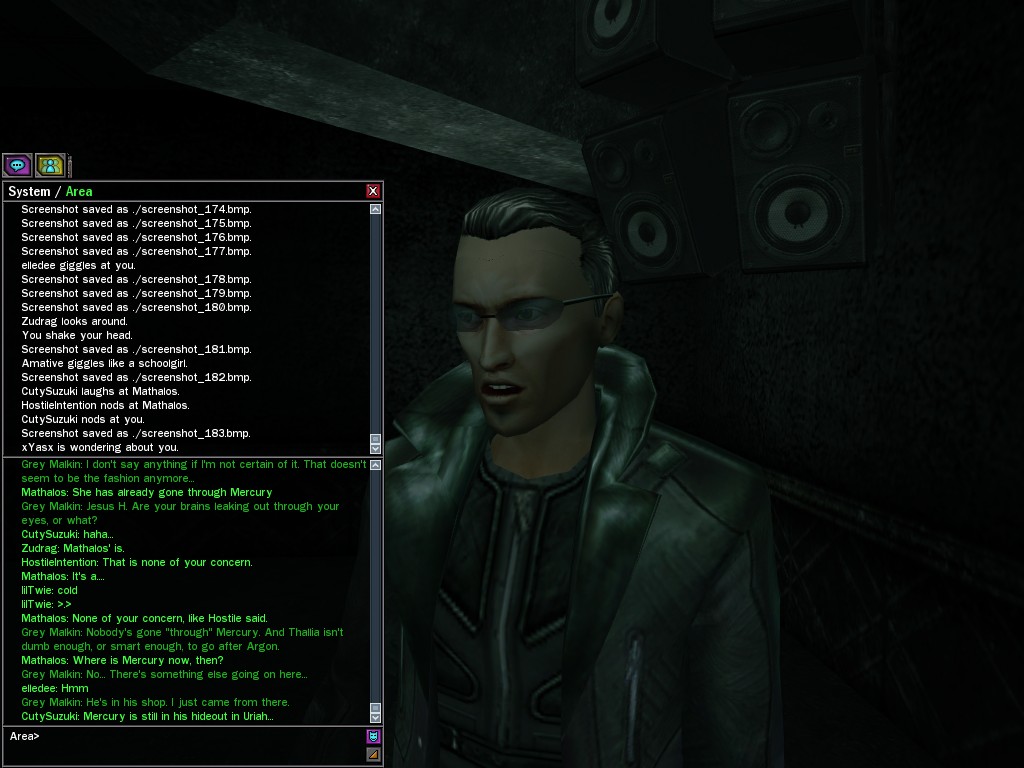Close the System / Area chat window
1024x768 pixels.
point(373,191)
